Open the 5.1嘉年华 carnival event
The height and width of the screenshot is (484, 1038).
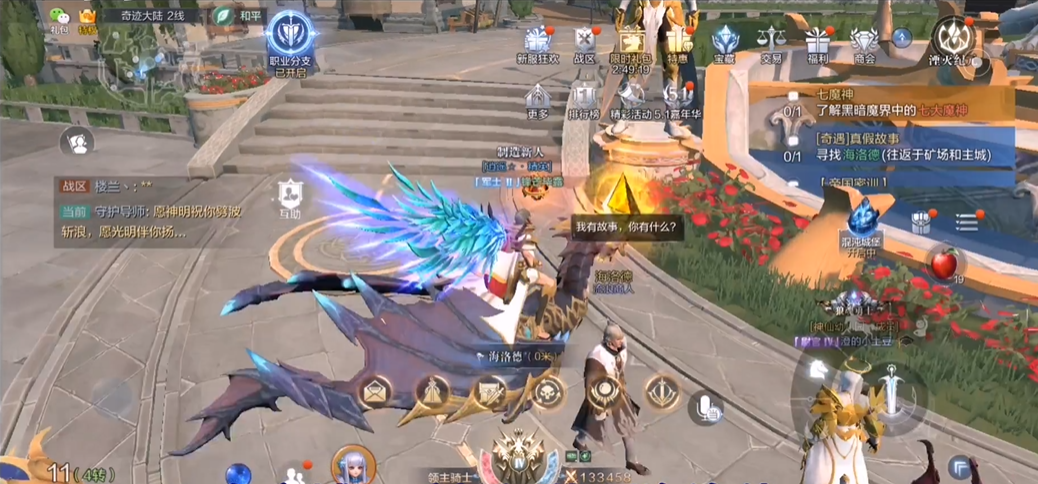(x=681, y=99)
